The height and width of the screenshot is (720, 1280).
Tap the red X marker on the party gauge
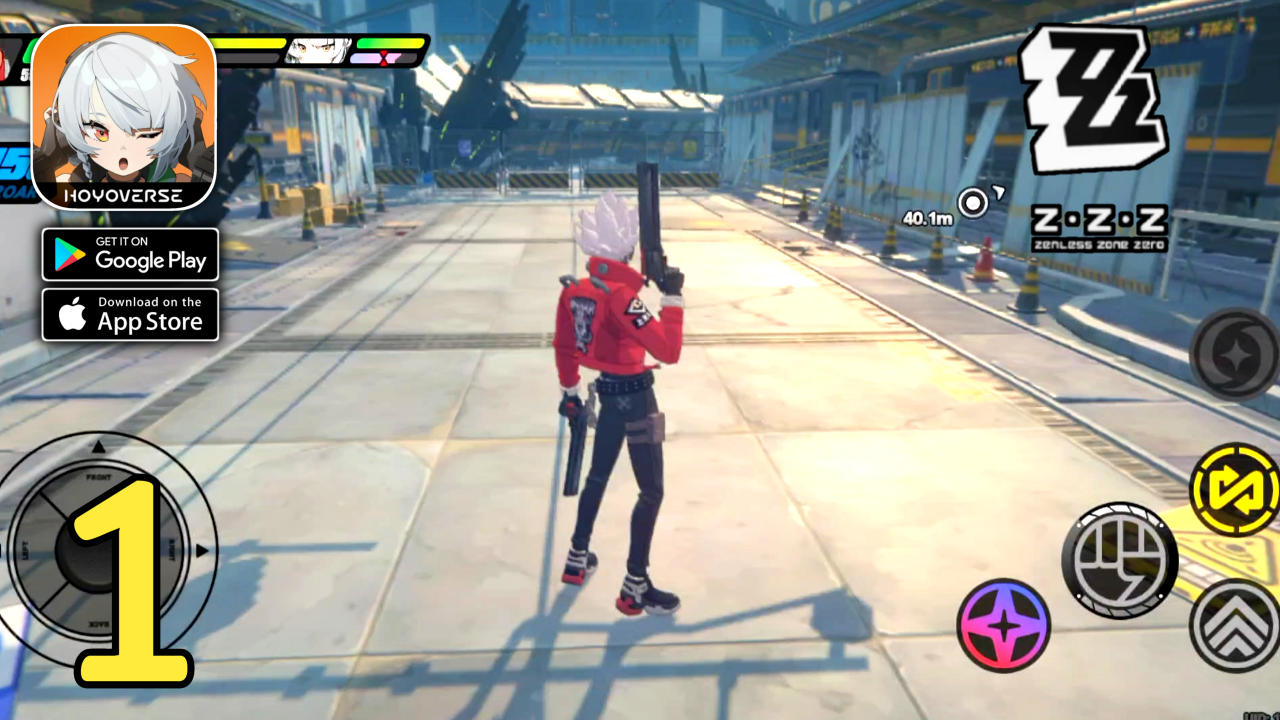(384, 56)
